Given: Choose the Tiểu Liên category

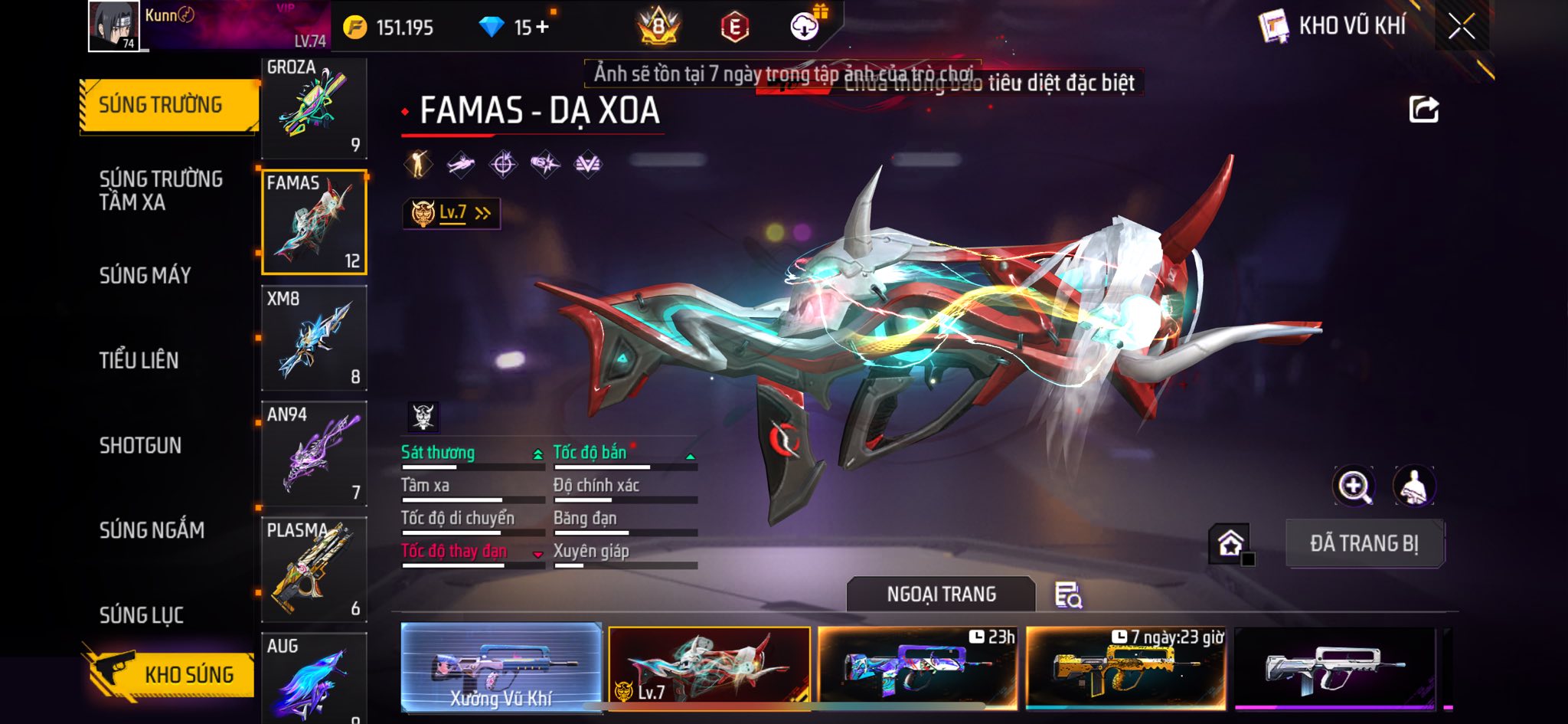Looking at the screenshot, I should click(139, 360).
